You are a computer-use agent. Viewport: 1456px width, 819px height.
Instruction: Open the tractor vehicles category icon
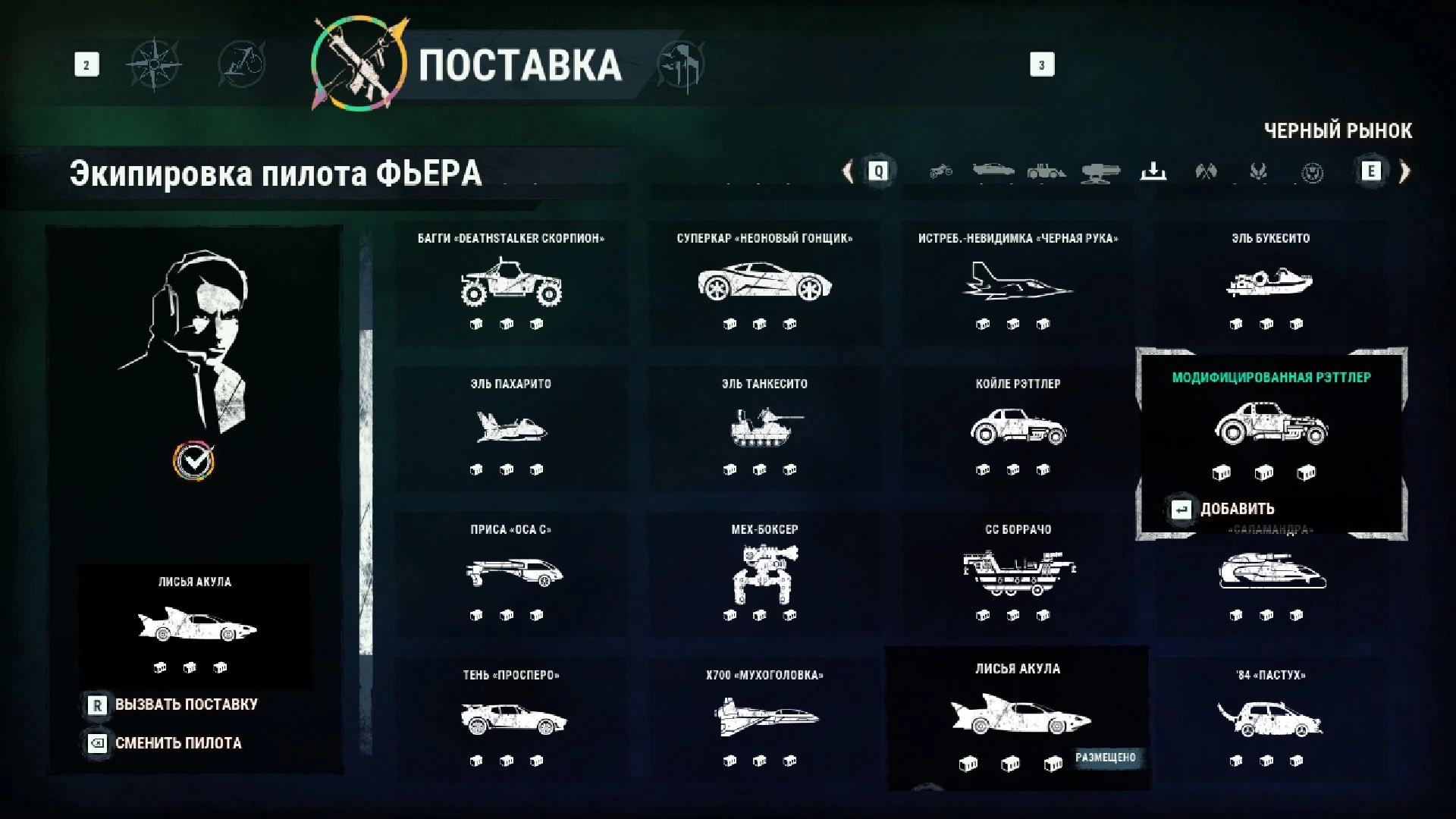(1046, 172)
